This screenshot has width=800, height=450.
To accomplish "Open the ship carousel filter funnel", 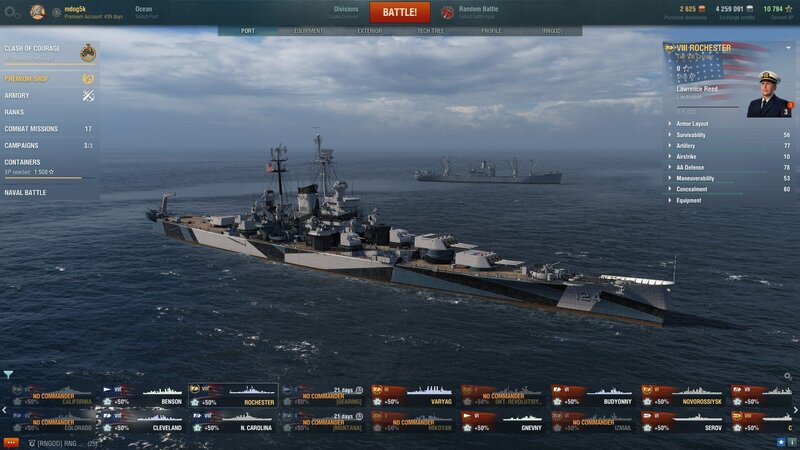I will 8,375.
